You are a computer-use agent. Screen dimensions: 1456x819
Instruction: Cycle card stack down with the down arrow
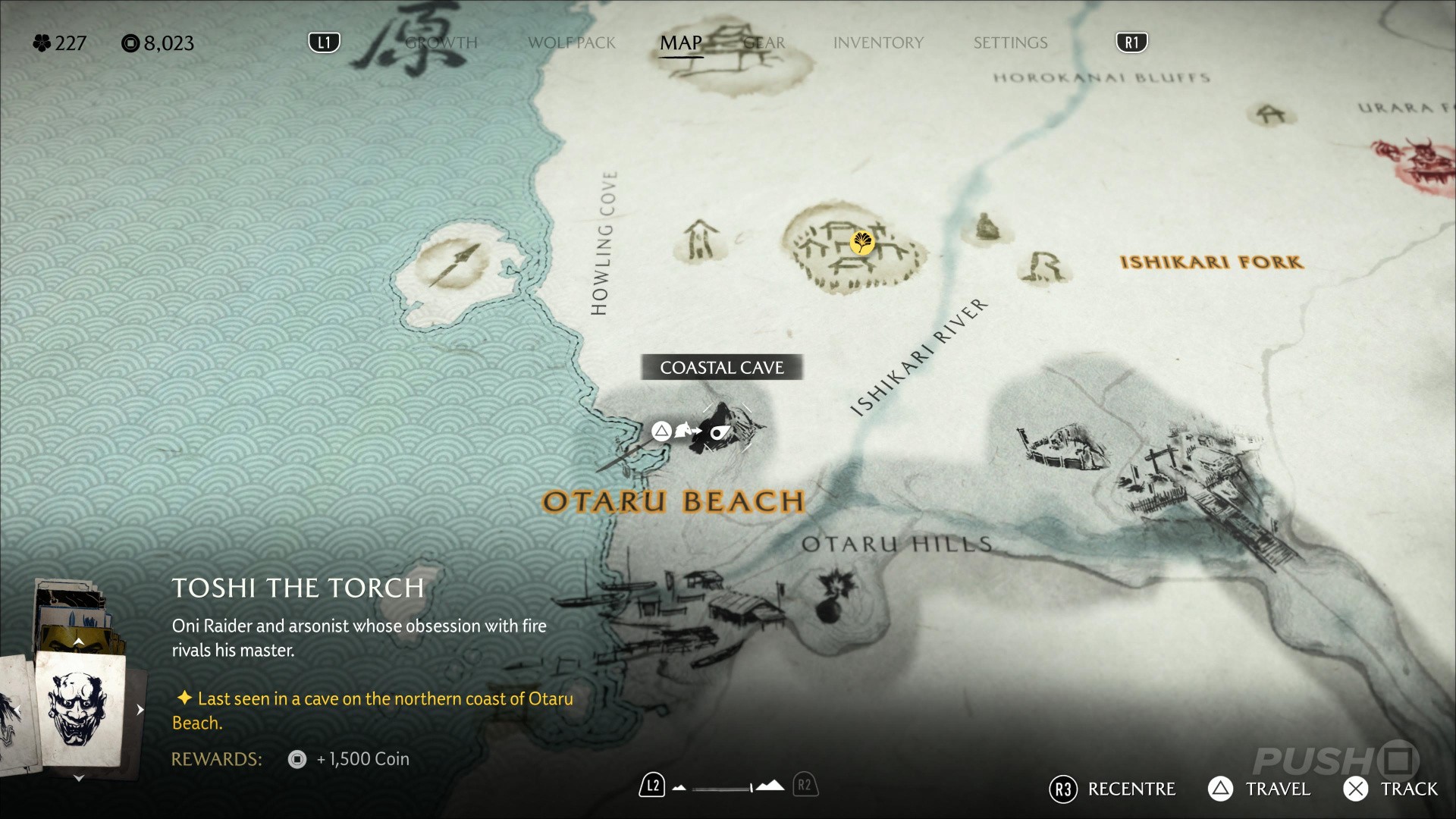(78, 778)
